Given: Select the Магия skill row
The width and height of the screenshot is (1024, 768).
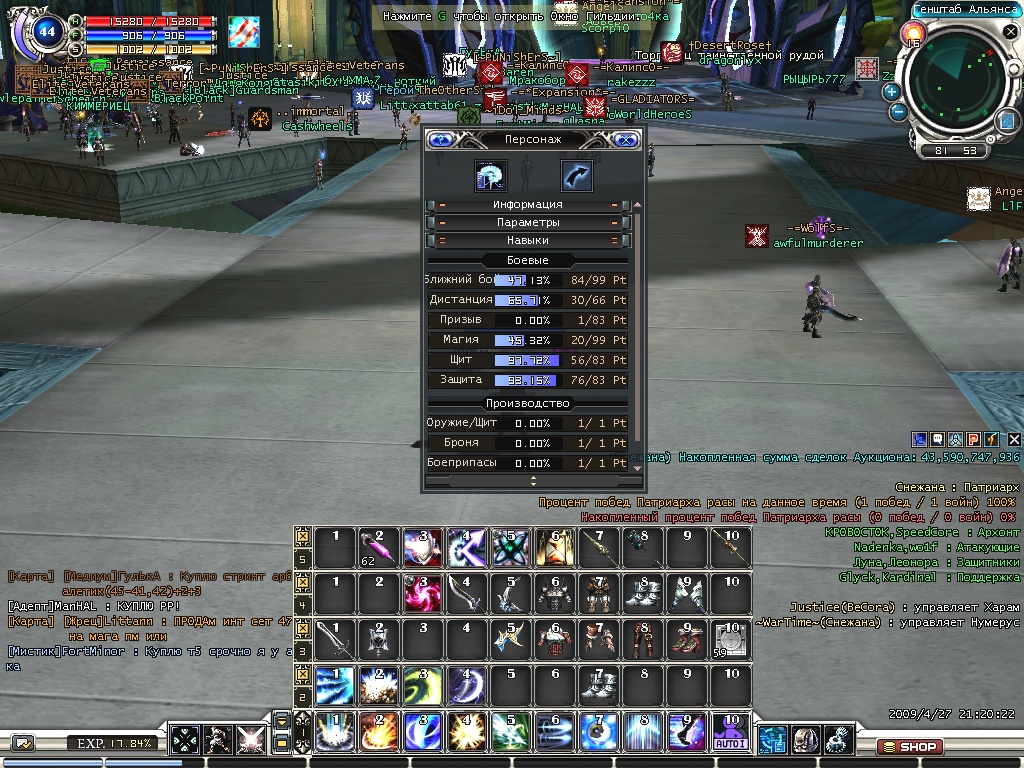Looking at the screenshot, I should pos(527,340).
